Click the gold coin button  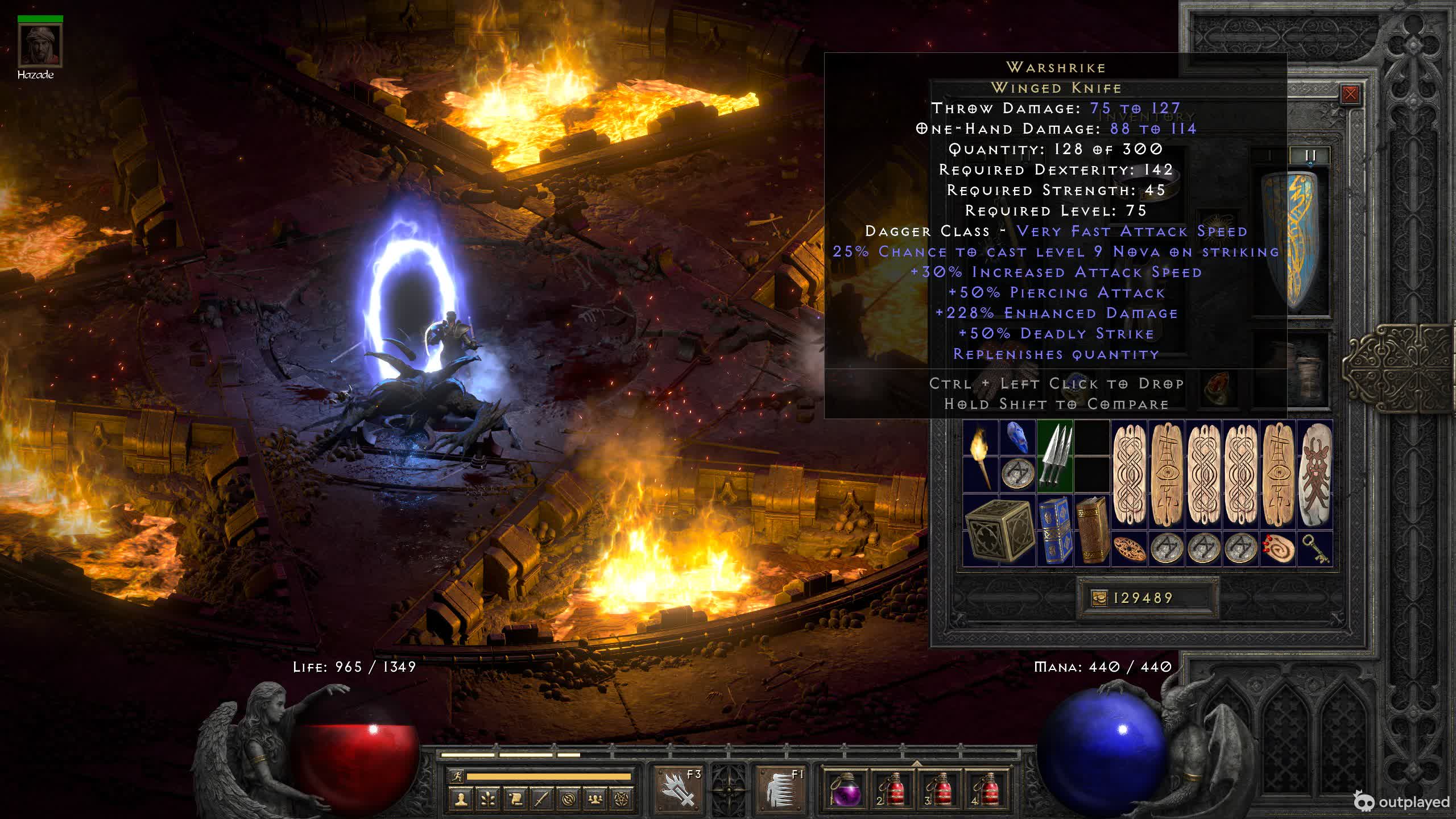pos(1099,598)
